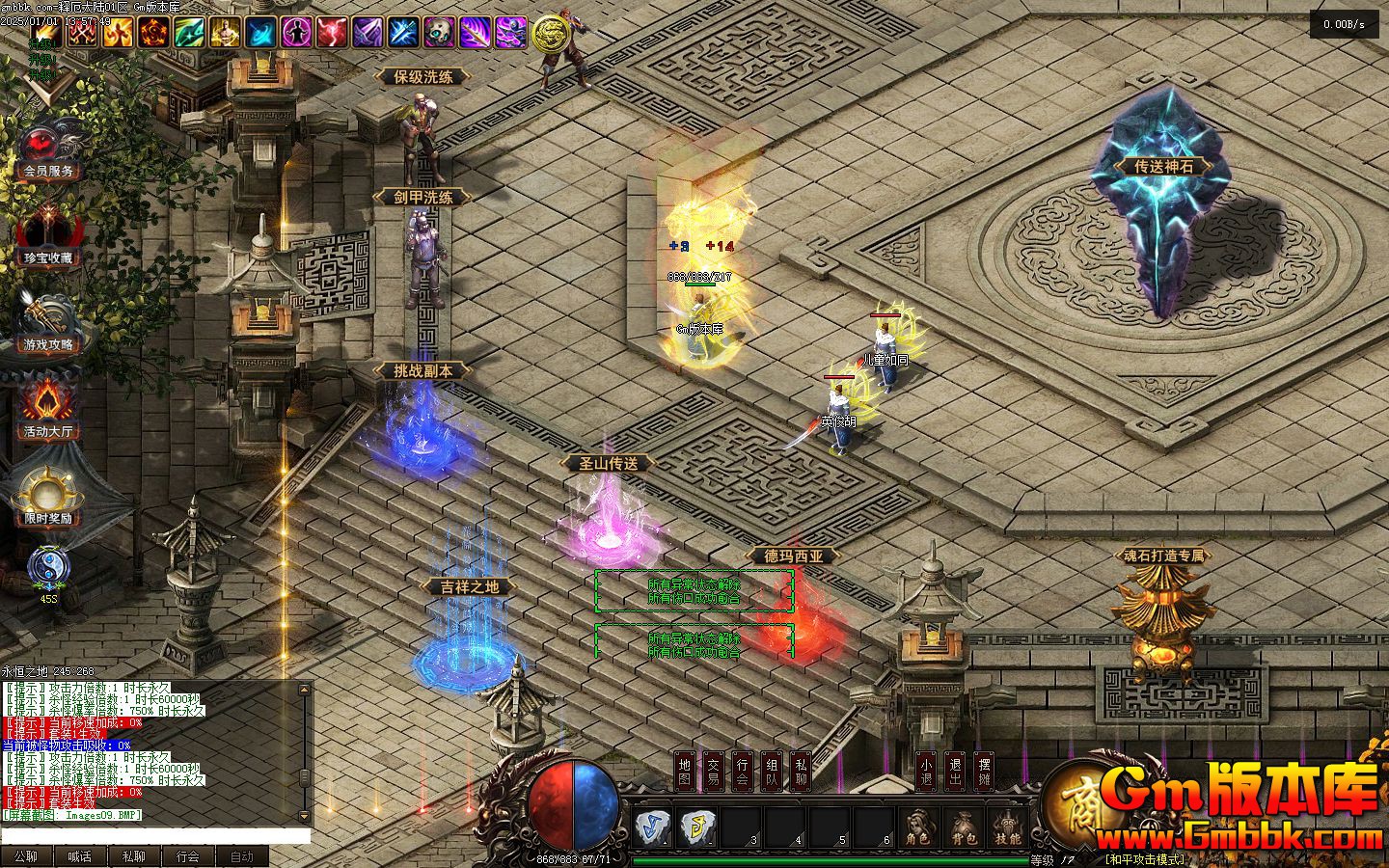Activate the skull skill icon
The height and width of the screenshot is (868, 1389).
439,33
